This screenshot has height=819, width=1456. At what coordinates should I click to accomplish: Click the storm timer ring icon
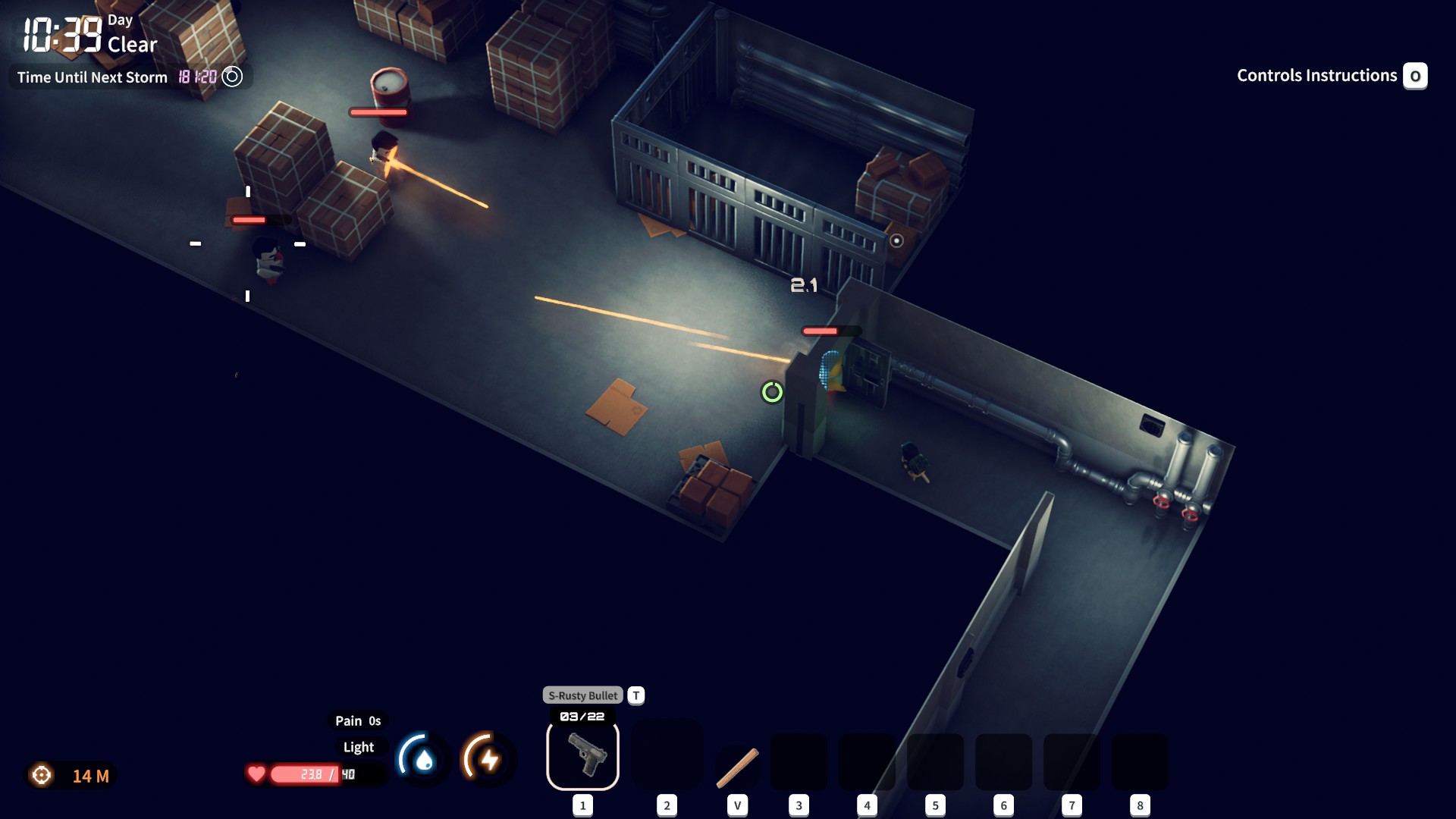point(232,76)
